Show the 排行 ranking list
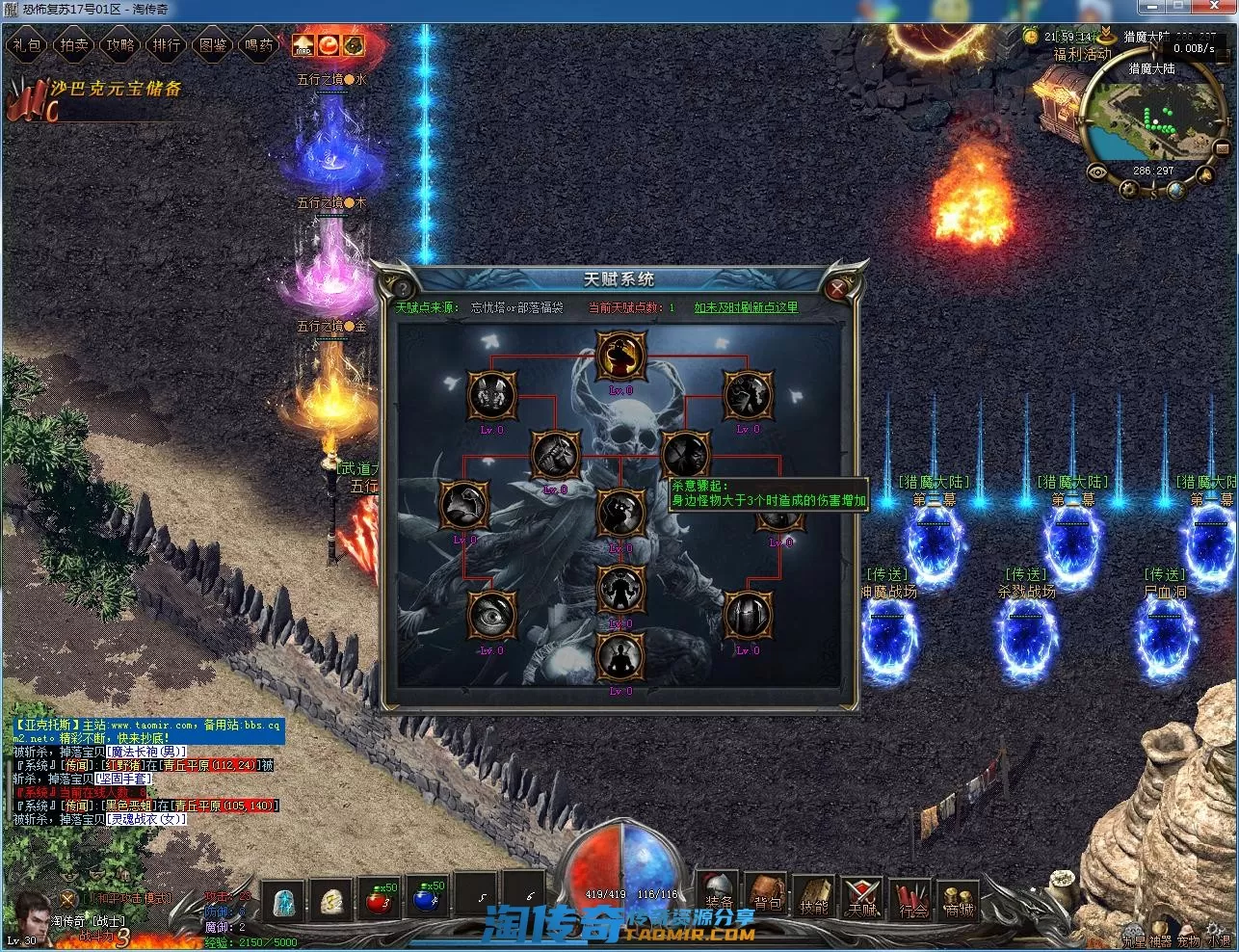The height and width of the screenshot is (952, 1239). (167, 45)
